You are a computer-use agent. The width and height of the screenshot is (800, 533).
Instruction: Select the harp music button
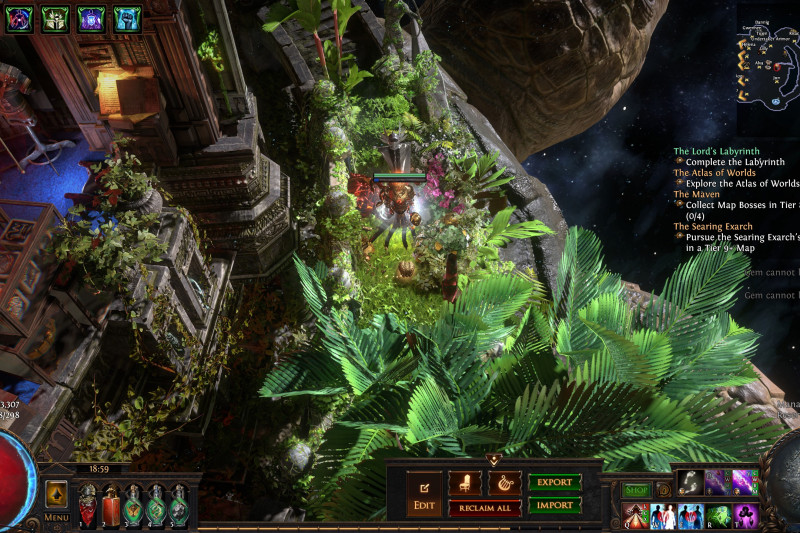point(504,483)
